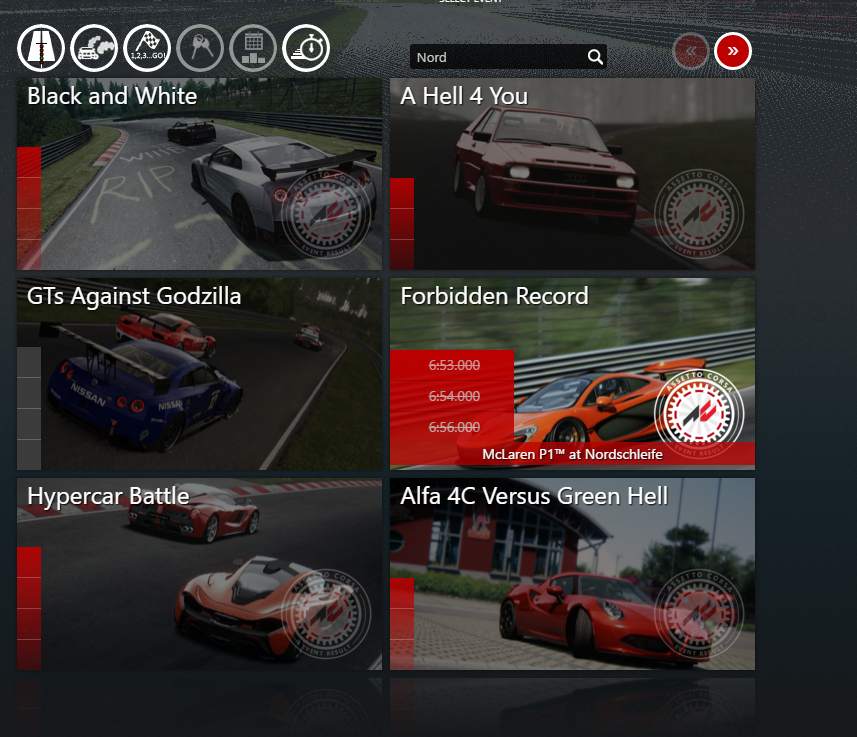Select the drag race event filter
Image resolution: width=857 pixels, height=737 pixels.
[x=41, y=48]
